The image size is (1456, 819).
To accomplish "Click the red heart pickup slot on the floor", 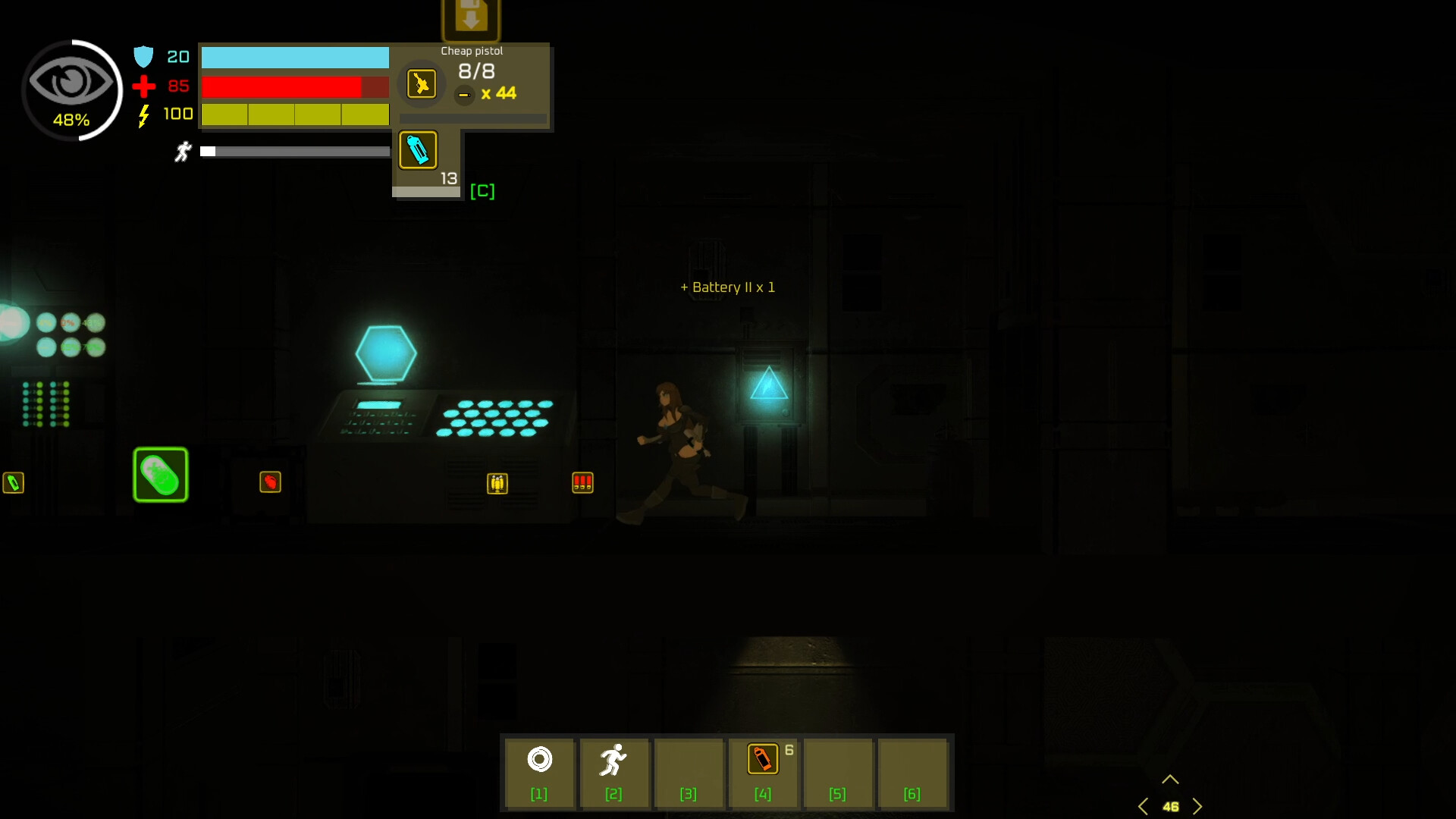I will 270,482.
